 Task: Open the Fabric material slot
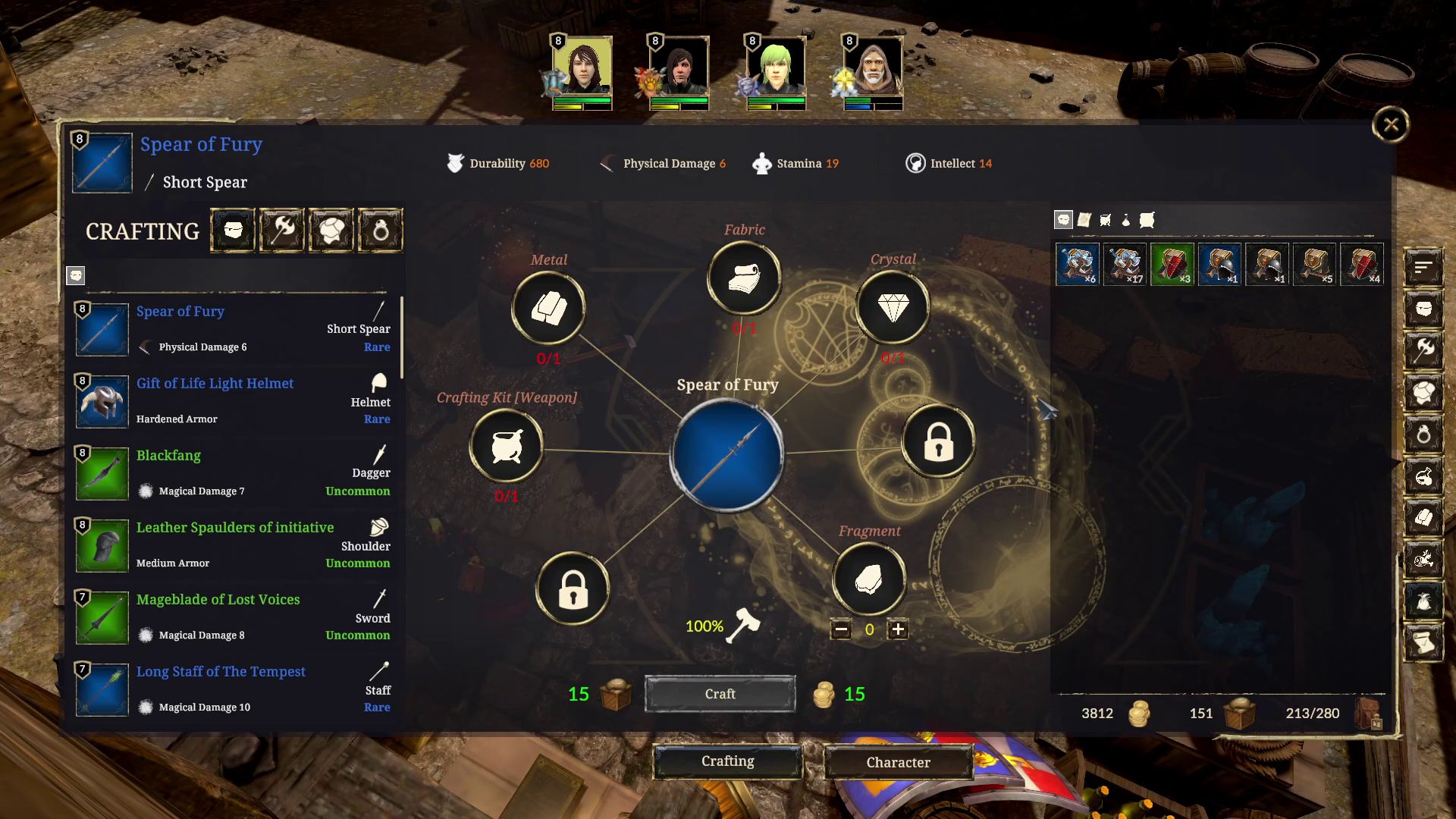pyautogui.click(x=743, y=278)
